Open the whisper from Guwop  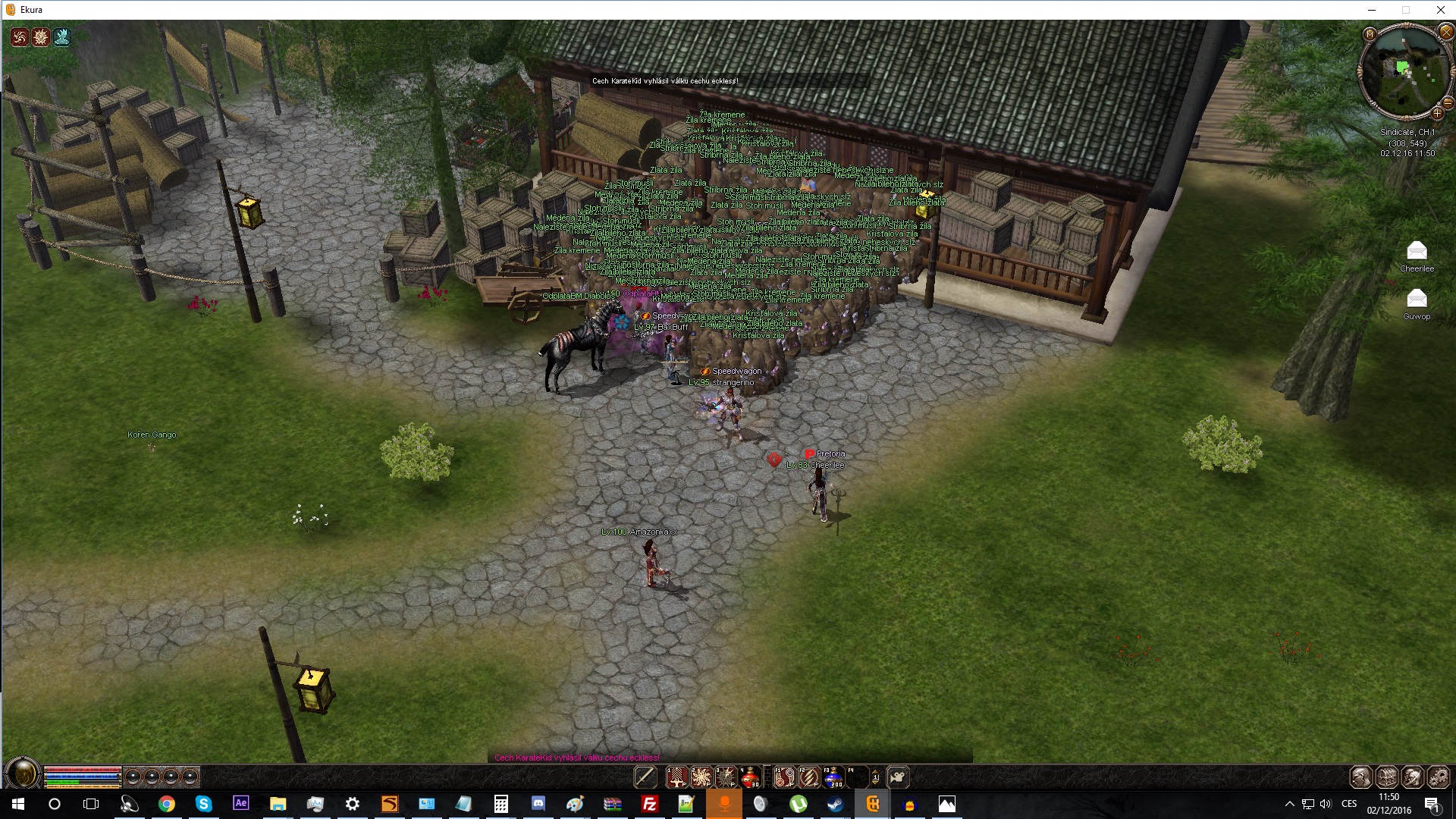coord(1417,298)
